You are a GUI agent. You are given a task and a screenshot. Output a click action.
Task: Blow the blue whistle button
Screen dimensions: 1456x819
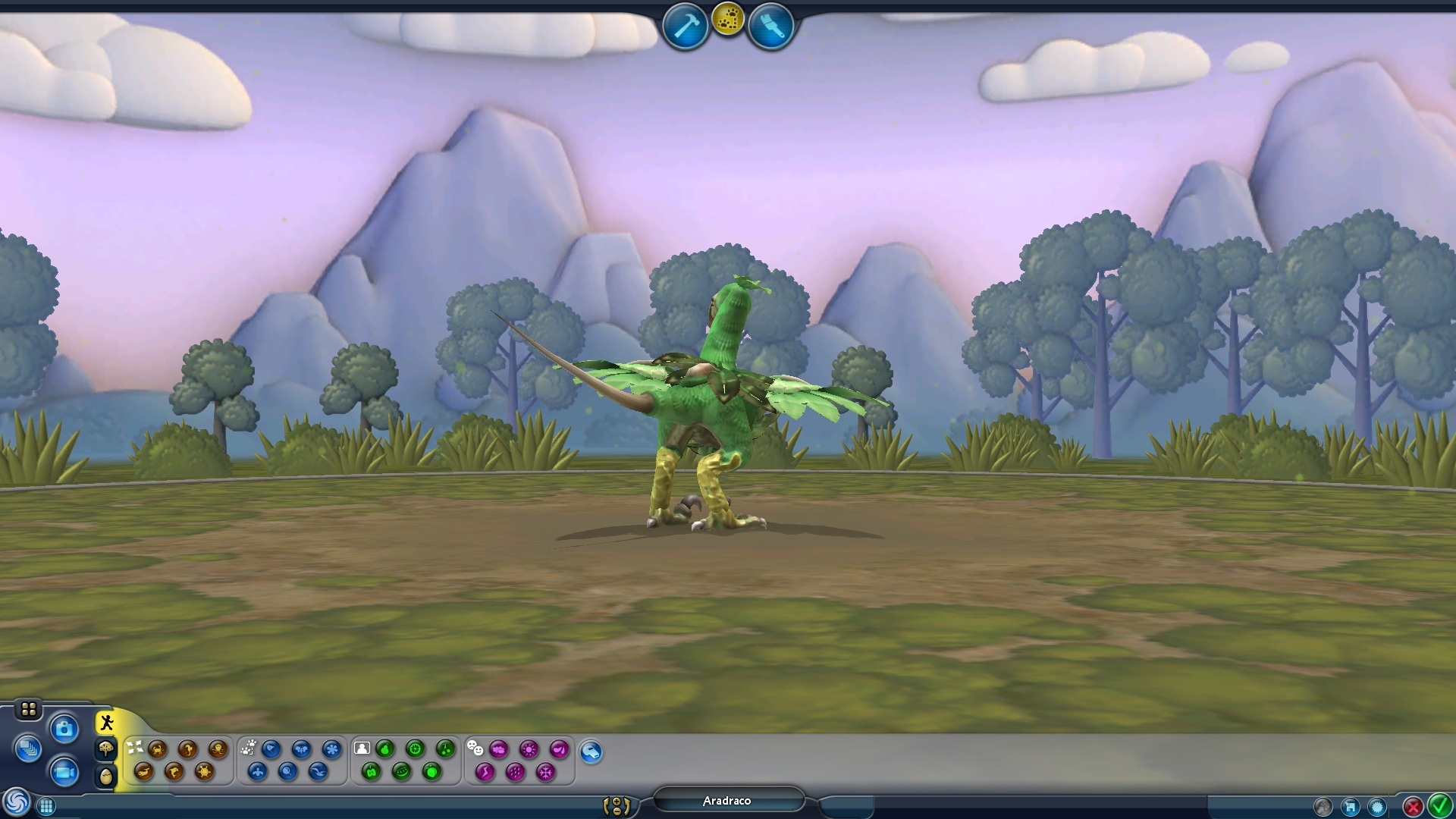coord(591,752)
